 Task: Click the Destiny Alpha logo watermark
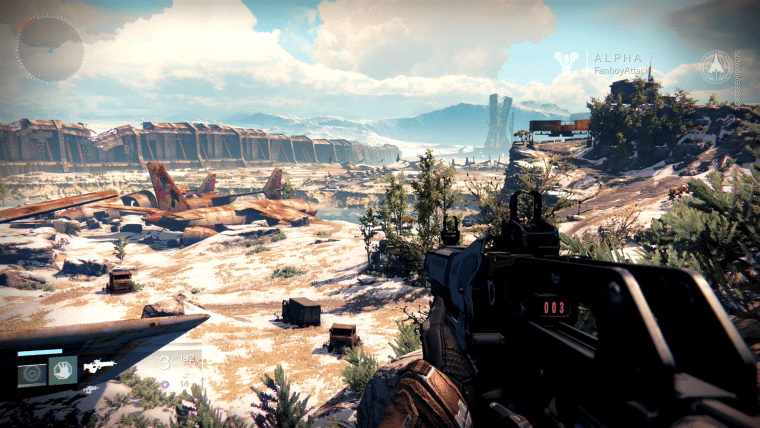(x=568, y=60)
